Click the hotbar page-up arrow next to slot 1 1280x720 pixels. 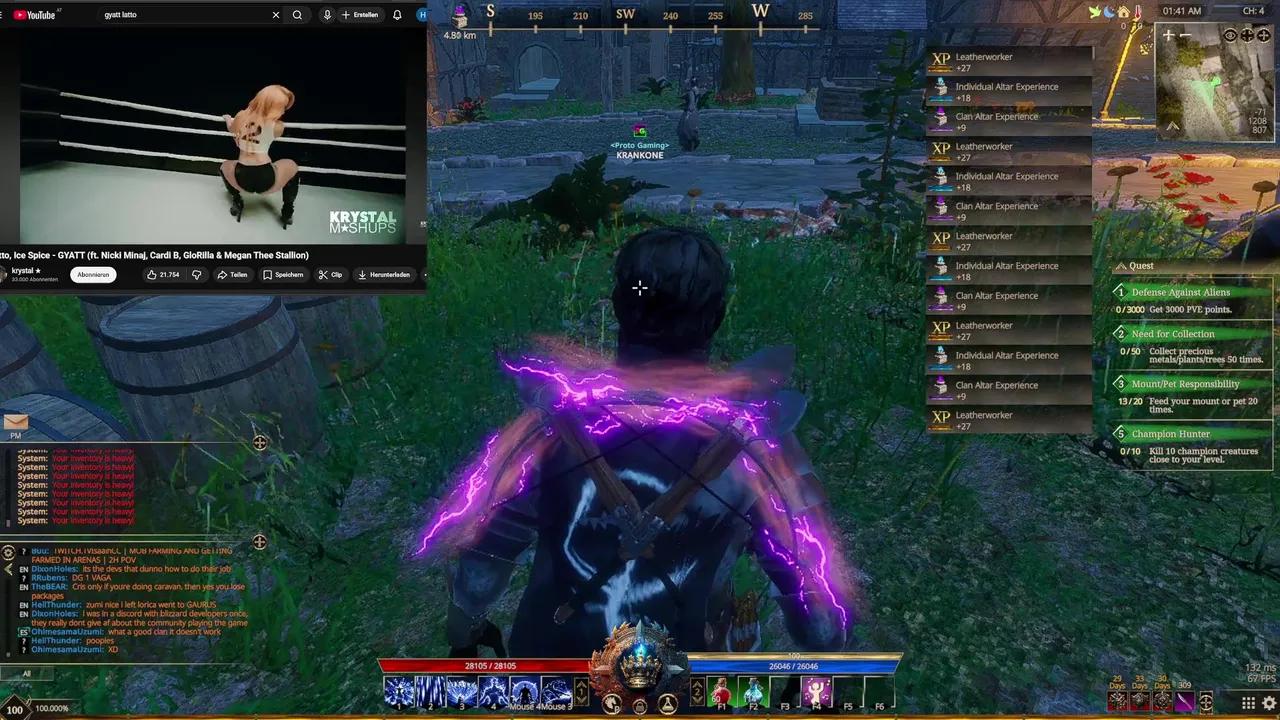point(583,685)
